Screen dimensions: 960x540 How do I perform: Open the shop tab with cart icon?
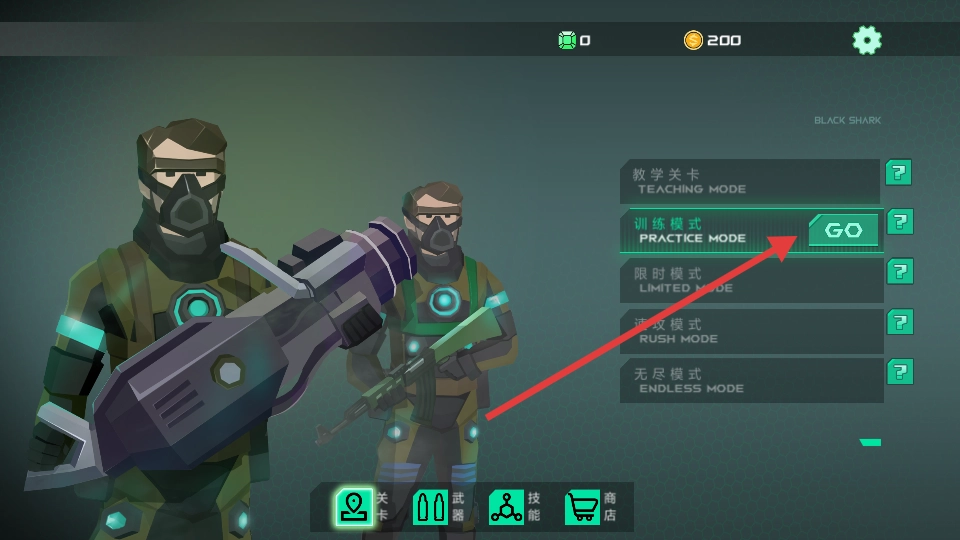(x=582, y=507)
